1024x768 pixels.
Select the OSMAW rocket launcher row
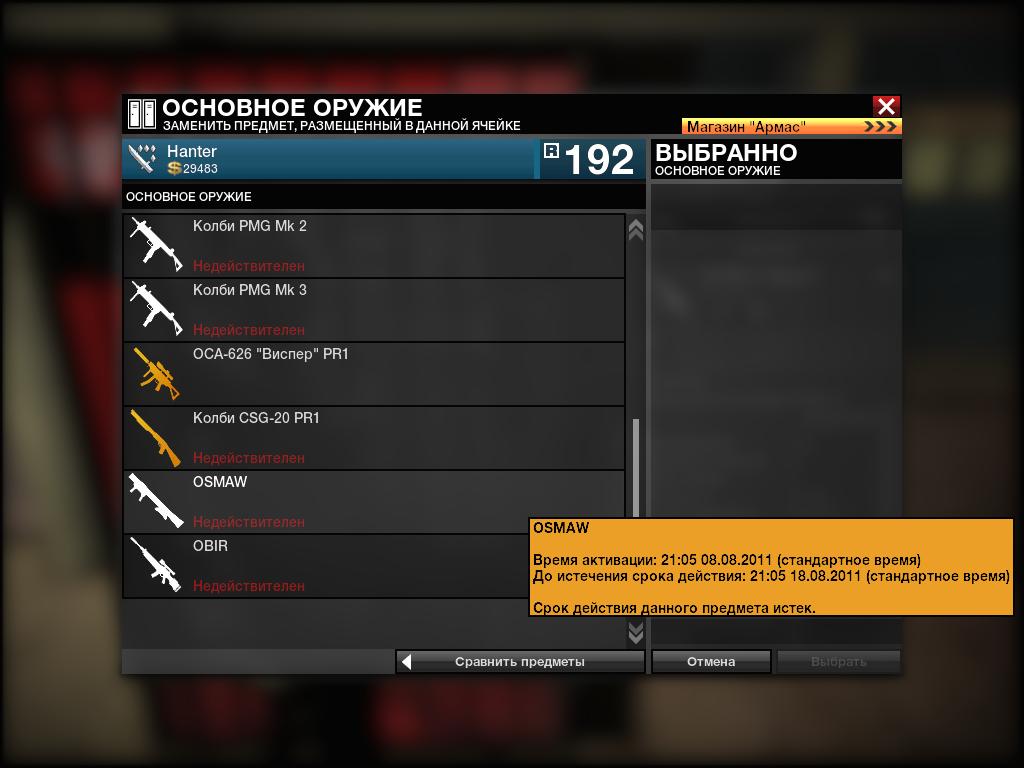tap(374, 501)
